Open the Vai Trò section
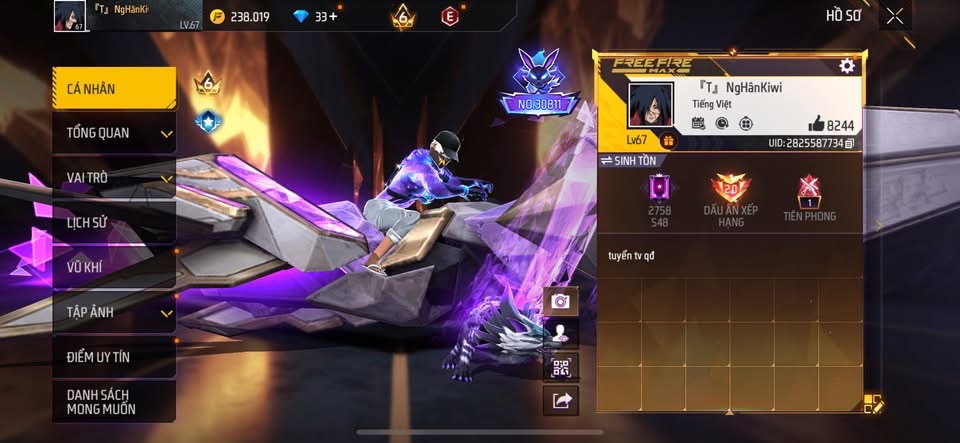960x443 pixels. pos(114,177)
